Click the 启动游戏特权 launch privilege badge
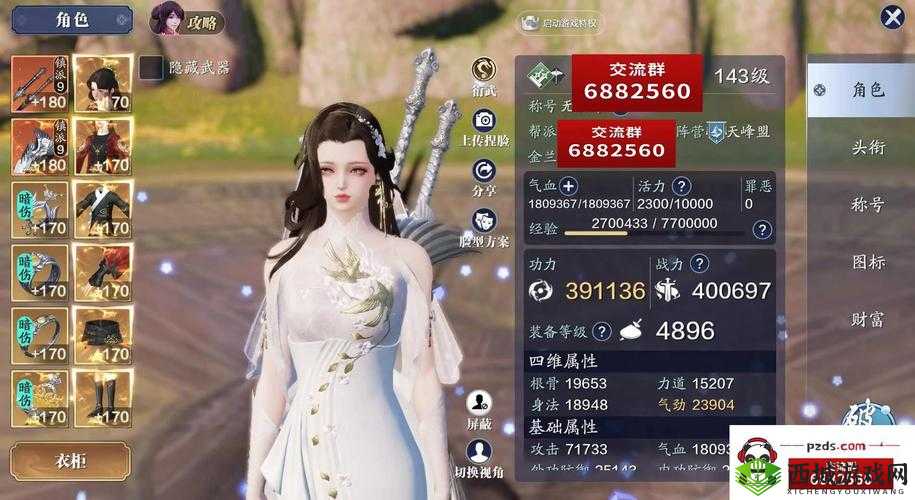Viewport: 915px width, 500px height. click(x=561, y=22)
